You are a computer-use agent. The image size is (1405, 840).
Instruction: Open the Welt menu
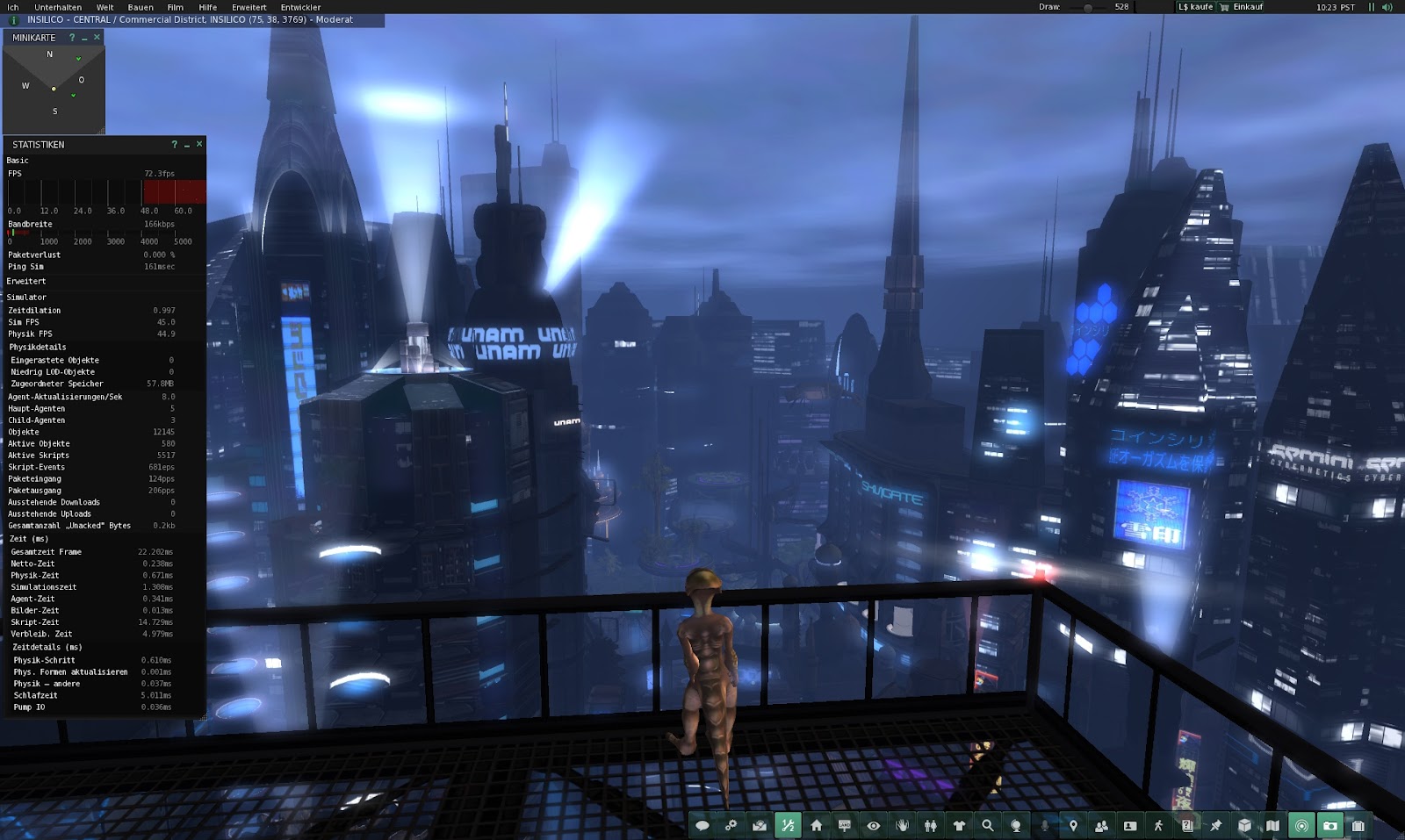pos(104,6)
